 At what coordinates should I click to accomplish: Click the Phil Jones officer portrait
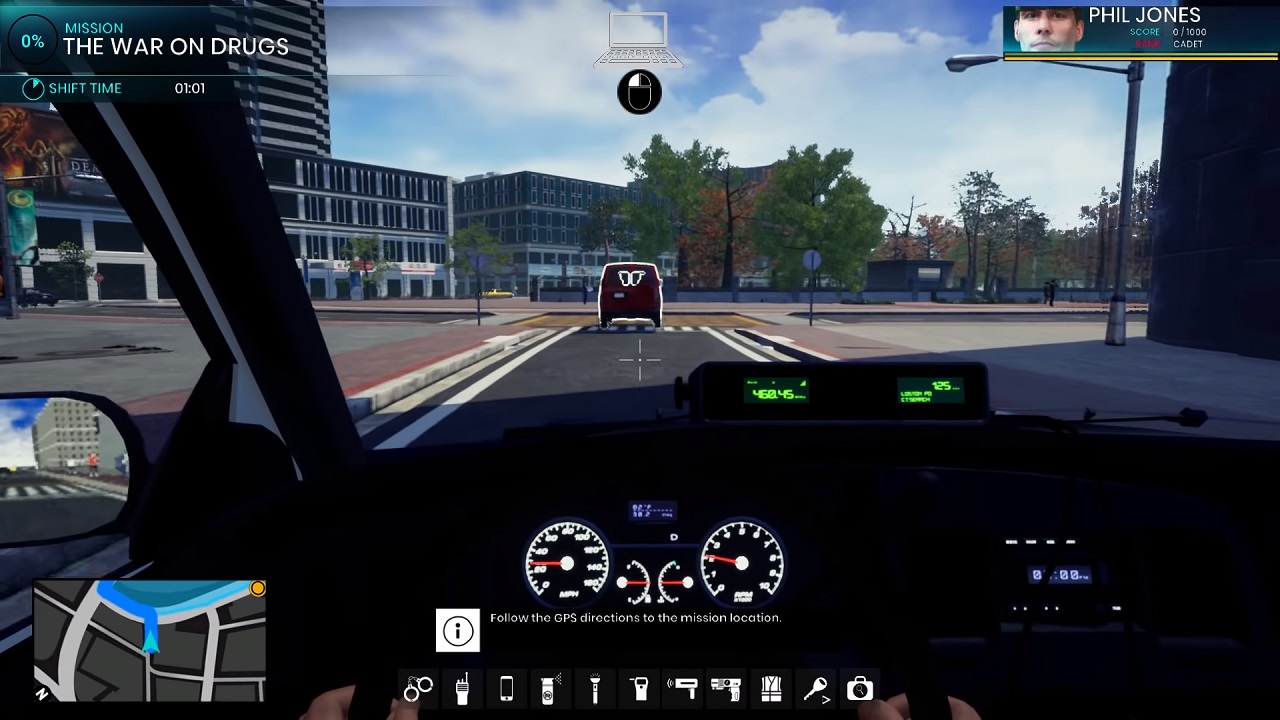coord(1043,30)
